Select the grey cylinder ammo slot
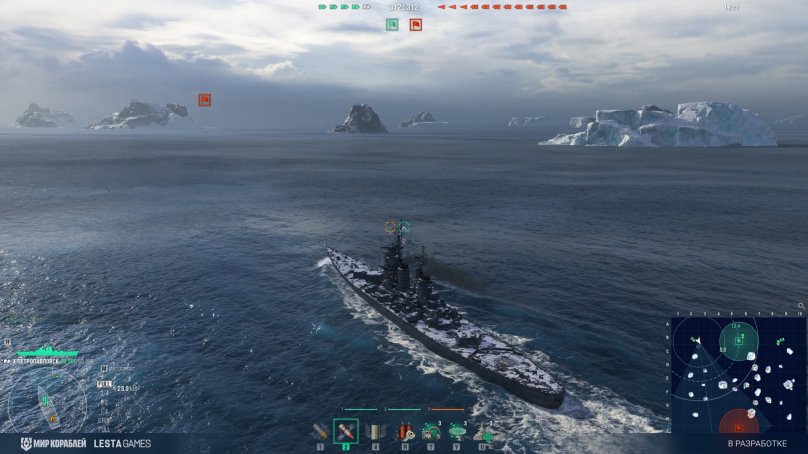The image size is (808, 454). point(375,432)
